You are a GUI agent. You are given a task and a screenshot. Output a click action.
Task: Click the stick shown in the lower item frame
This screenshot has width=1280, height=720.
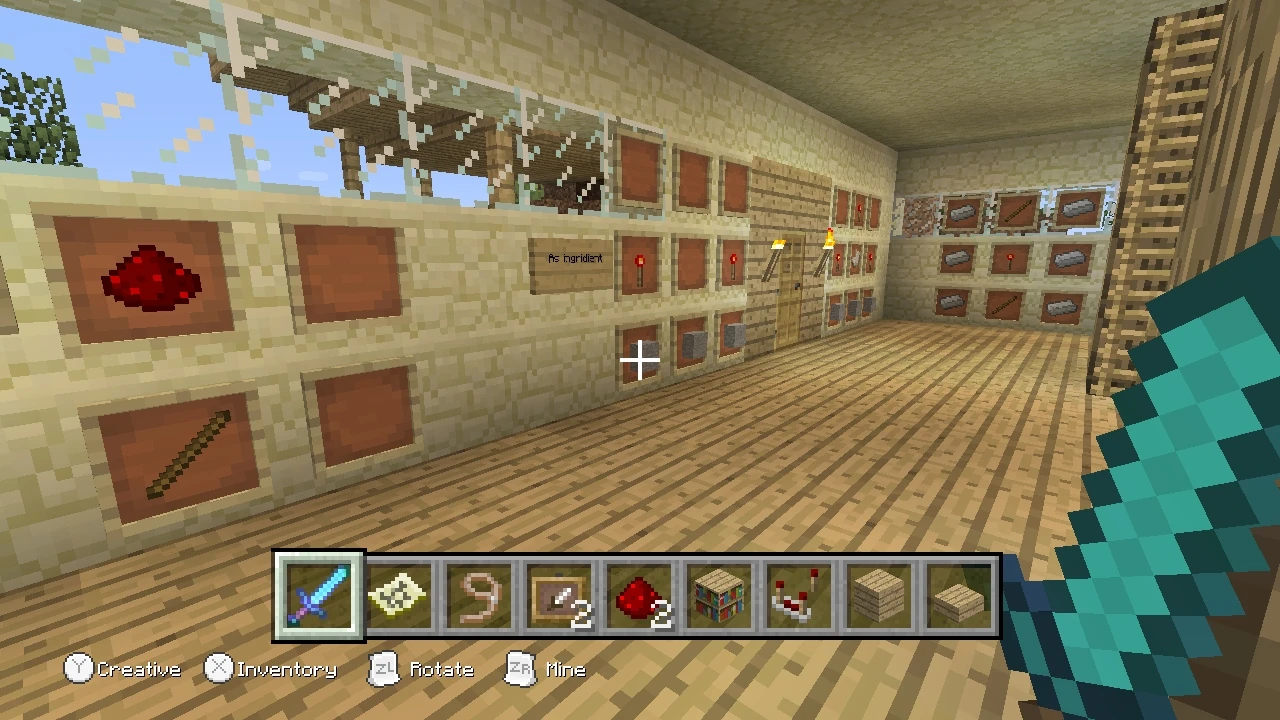[192, 448]
